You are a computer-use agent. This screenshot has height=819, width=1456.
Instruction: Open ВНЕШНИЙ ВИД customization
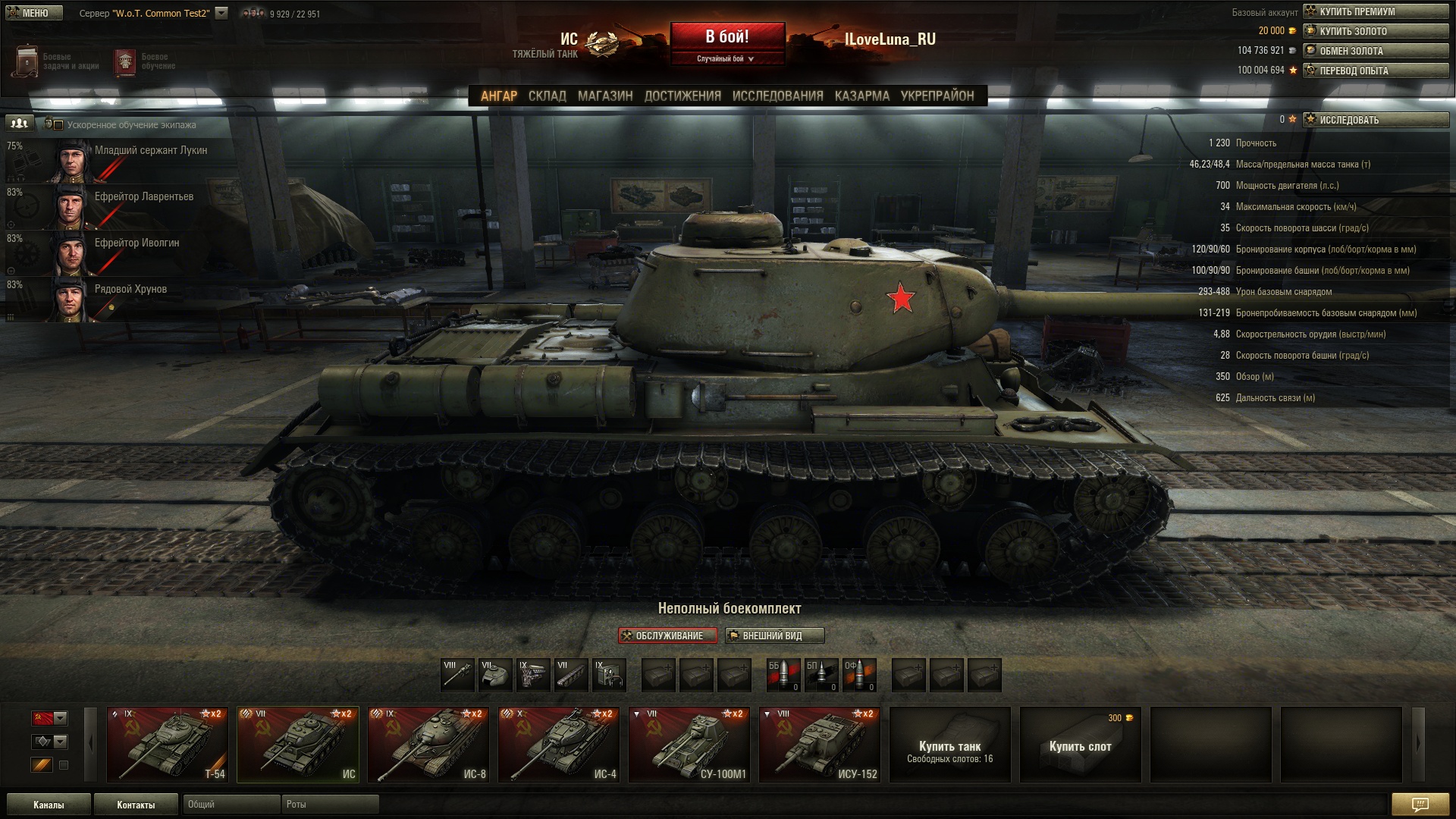click(774, 635)
